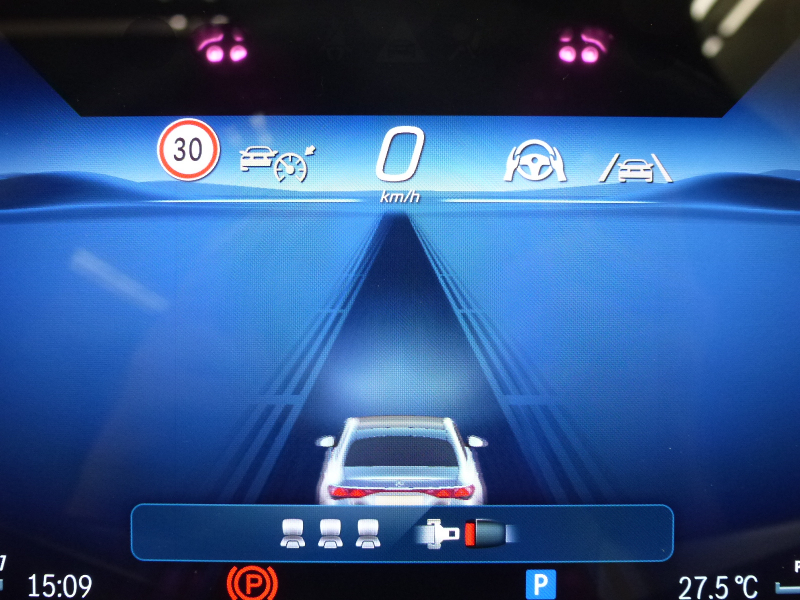Image resolution: width=800 pixels, height=600 pixels.
Task: Click the red parking brake indicator
Action: coord(251,583)
